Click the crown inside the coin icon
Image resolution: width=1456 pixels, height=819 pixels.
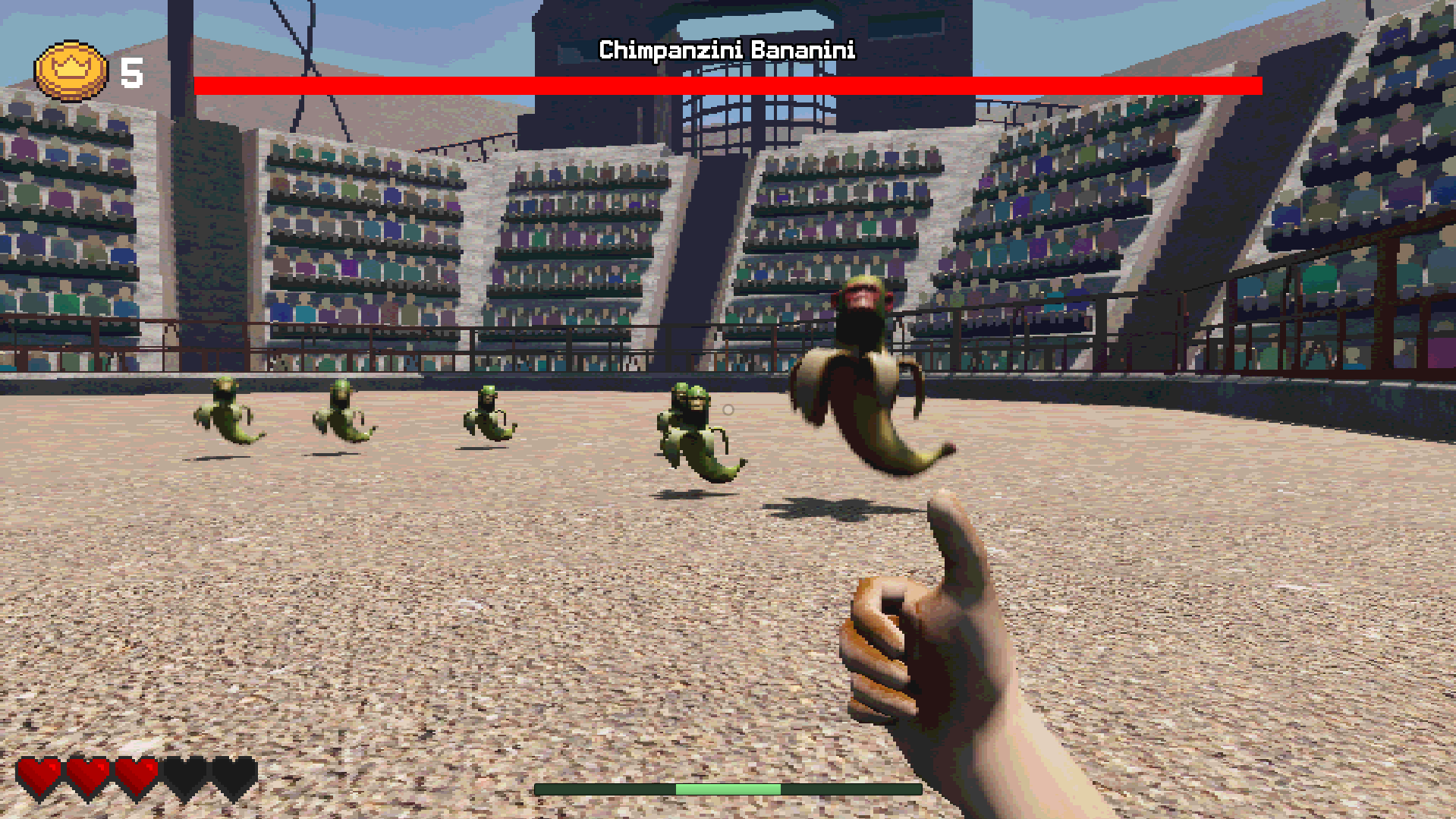(x=72, y=68)
